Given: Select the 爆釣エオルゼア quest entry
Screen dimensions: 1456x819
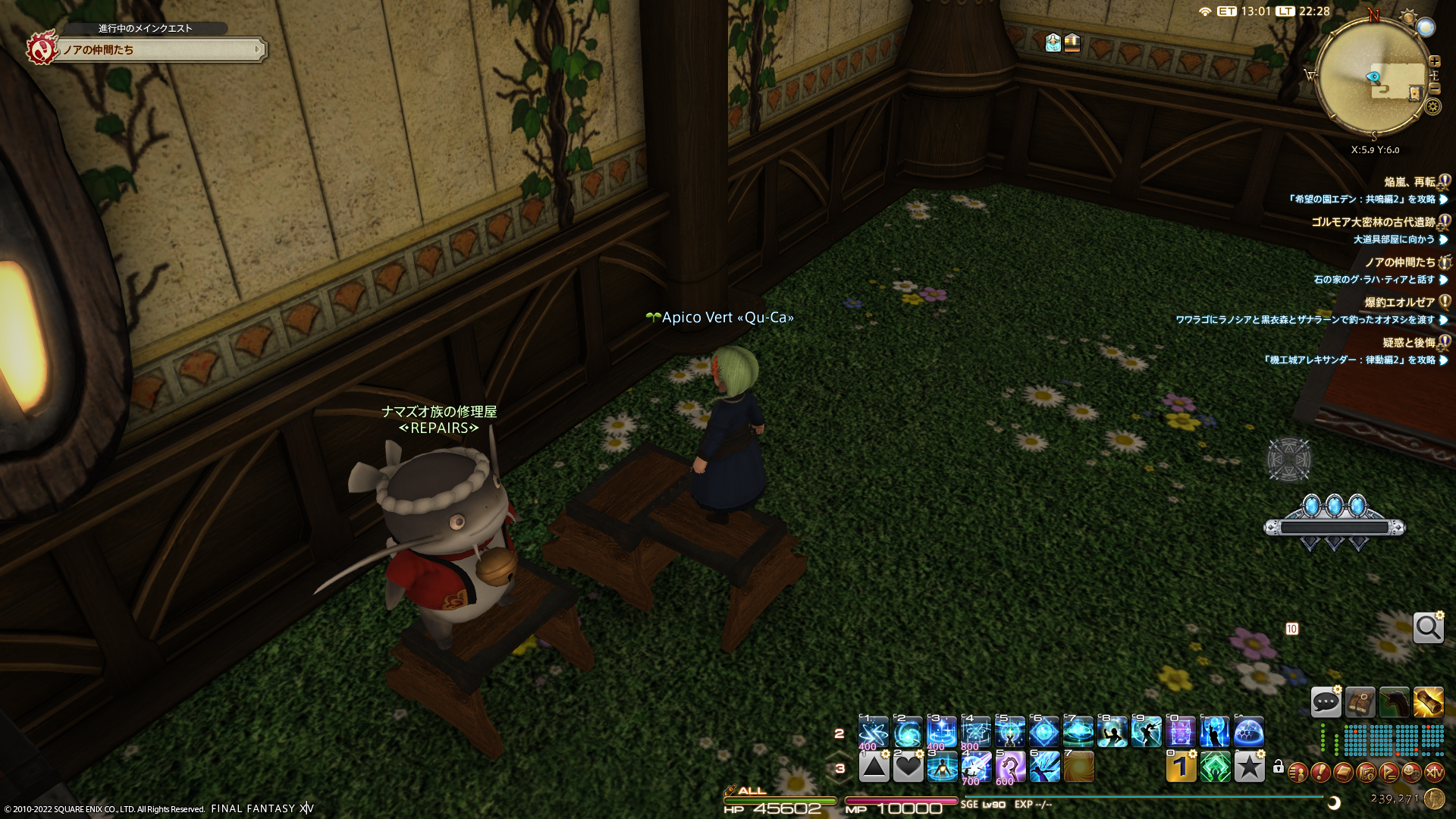Looking at the screenshot, I should pyautogui.click(x=1399, y=302).
